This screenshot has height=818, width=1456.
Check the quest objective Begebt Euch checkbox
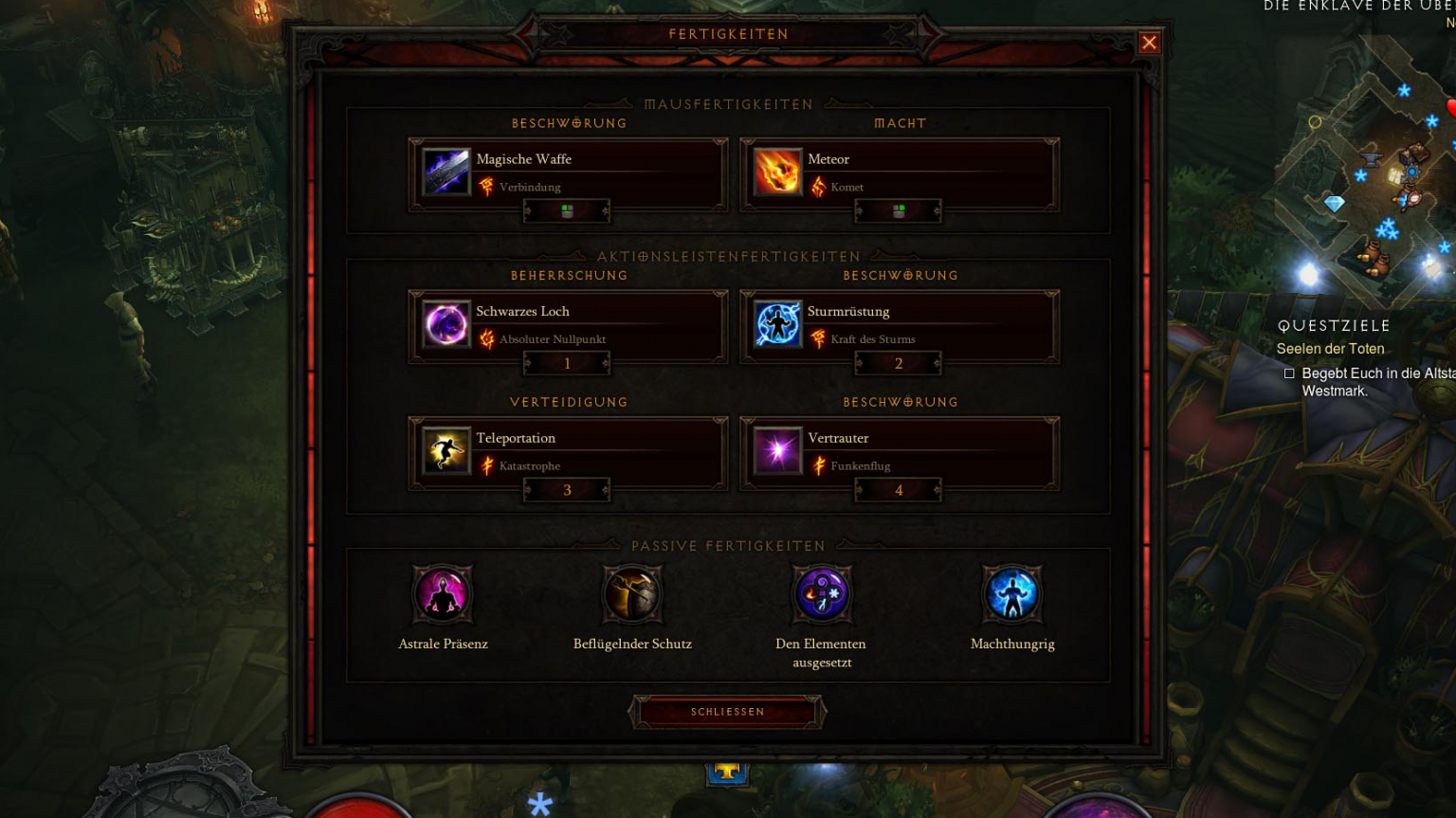[1289, 373]
